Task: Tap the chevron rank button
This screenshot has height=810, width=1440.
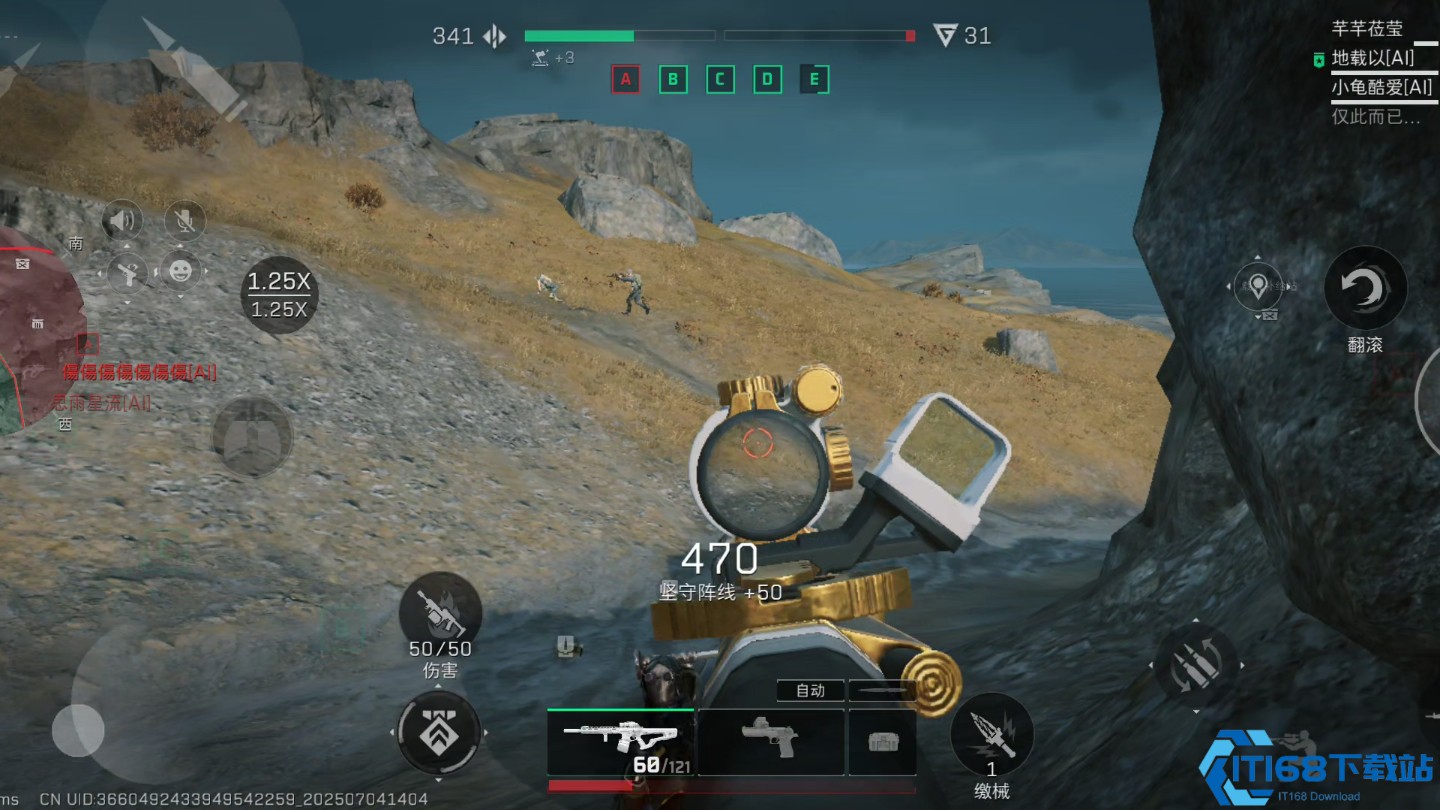Action: 438,733
